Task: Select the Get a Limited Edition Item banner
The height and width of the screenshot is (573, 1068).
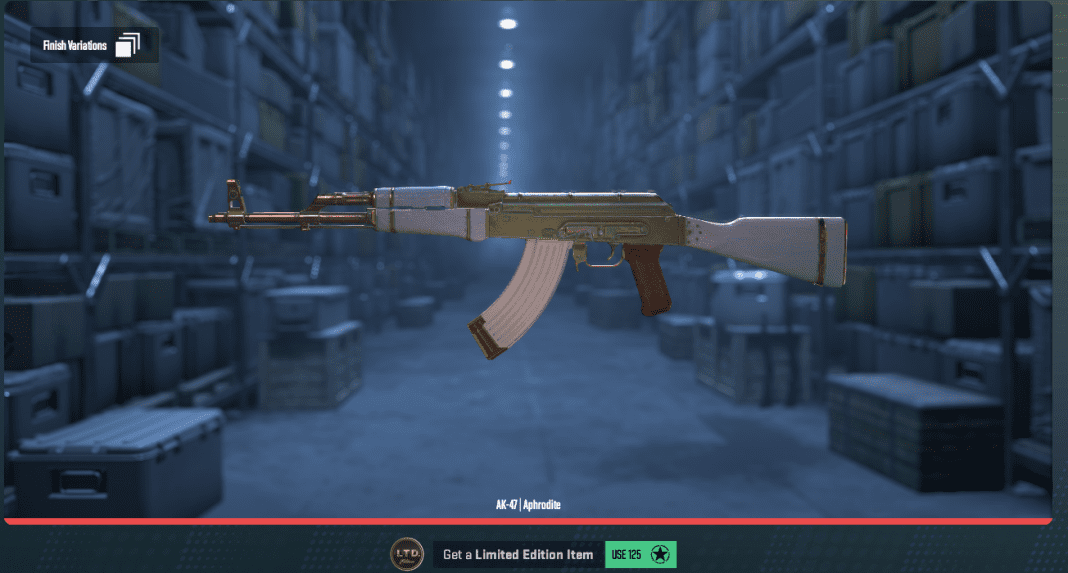Action: (518, 554)
